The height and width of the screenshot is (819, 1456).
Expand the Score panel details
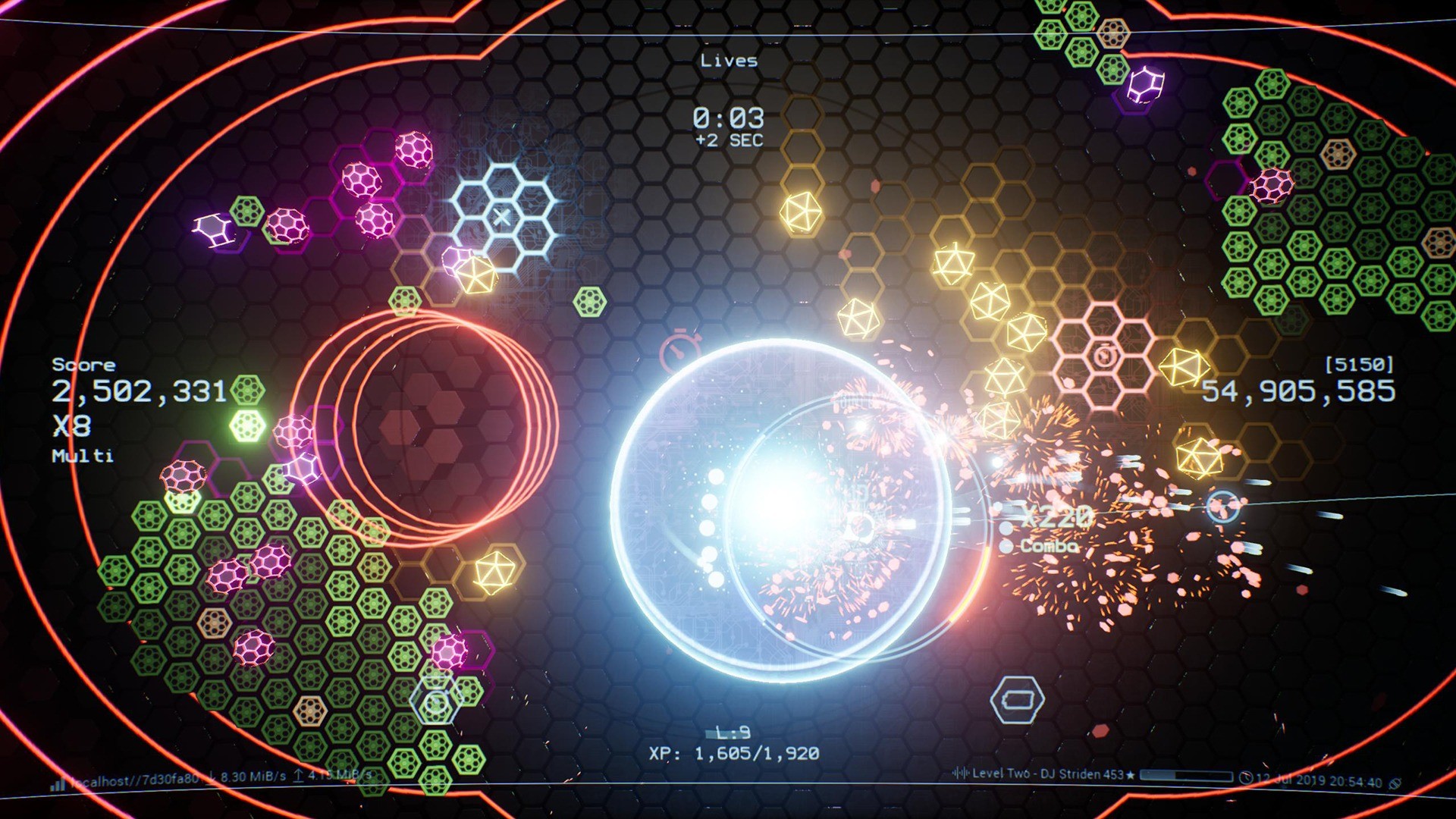coord(82,365)
